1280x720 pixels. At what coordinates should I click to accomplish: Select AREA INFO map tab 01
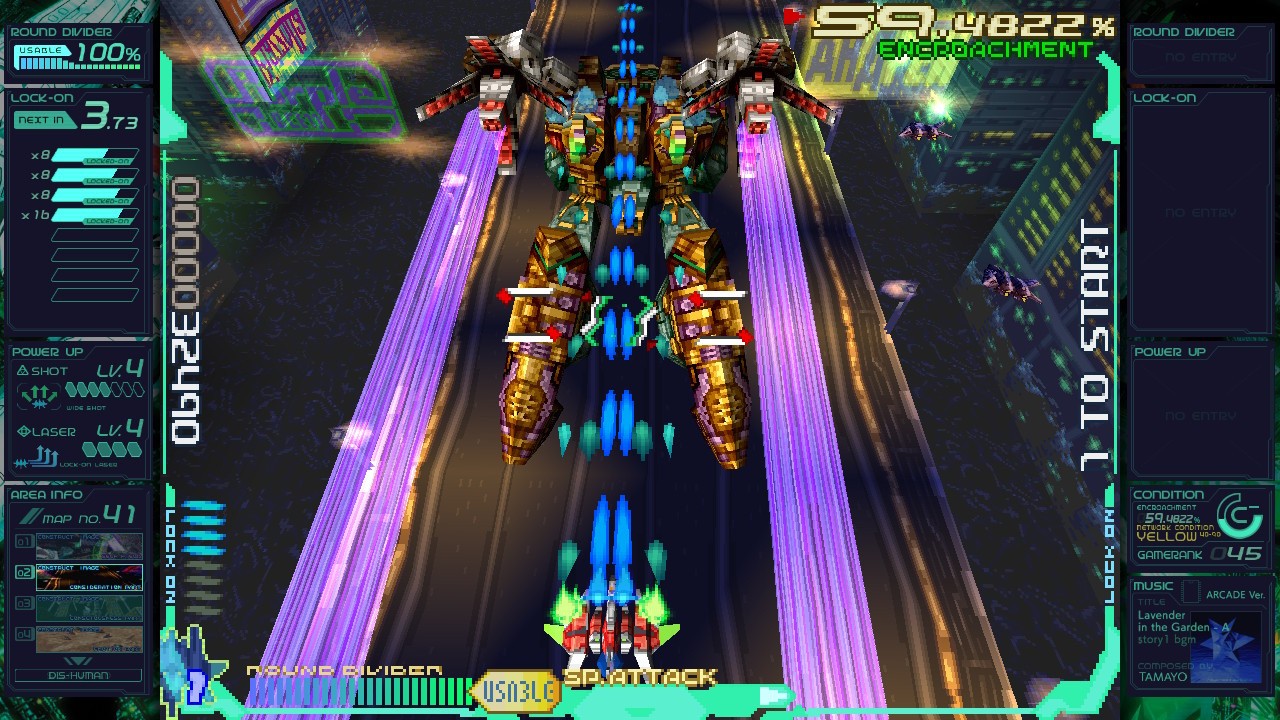pos(25,543)
